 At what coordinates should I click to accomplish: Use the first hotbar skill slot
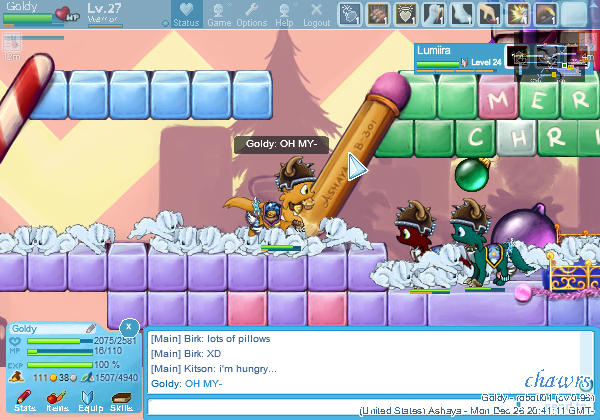(x=349, y=14)
